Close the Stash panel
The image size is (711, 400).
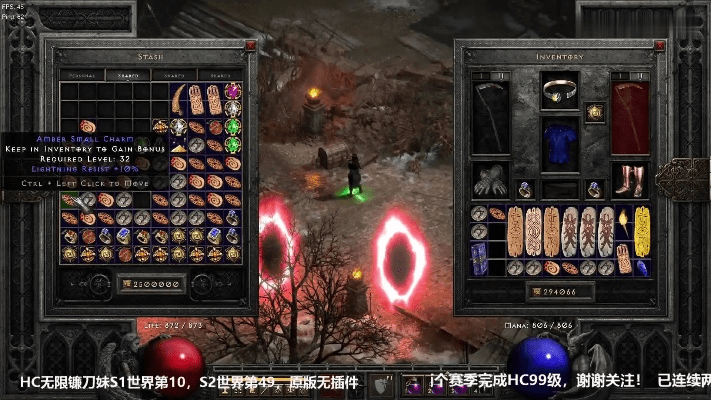click(249, 46)
